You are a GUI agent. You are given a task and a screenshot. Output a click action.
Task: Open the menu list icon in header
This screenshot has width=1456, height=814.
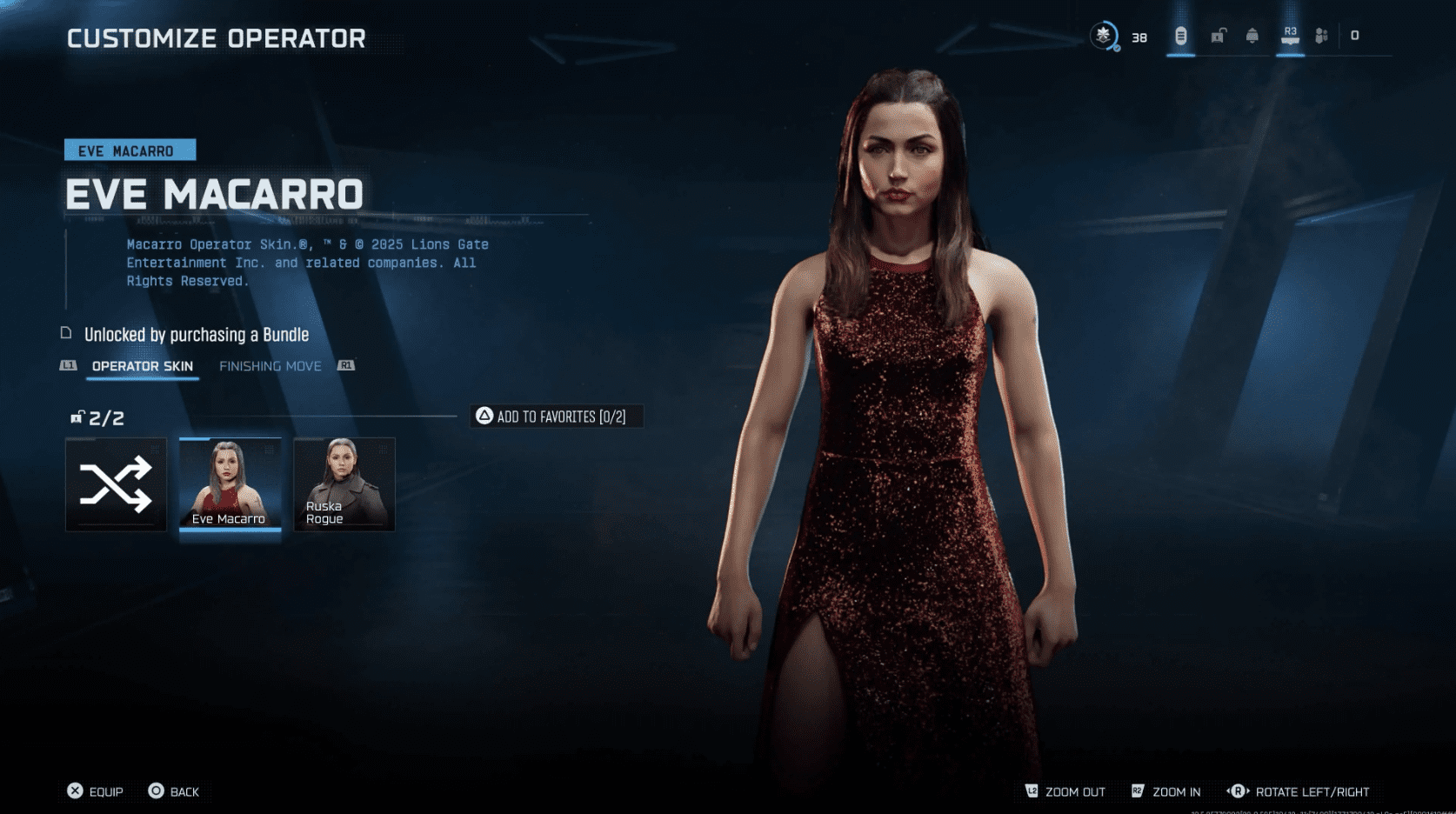[x=1180, y=36]
